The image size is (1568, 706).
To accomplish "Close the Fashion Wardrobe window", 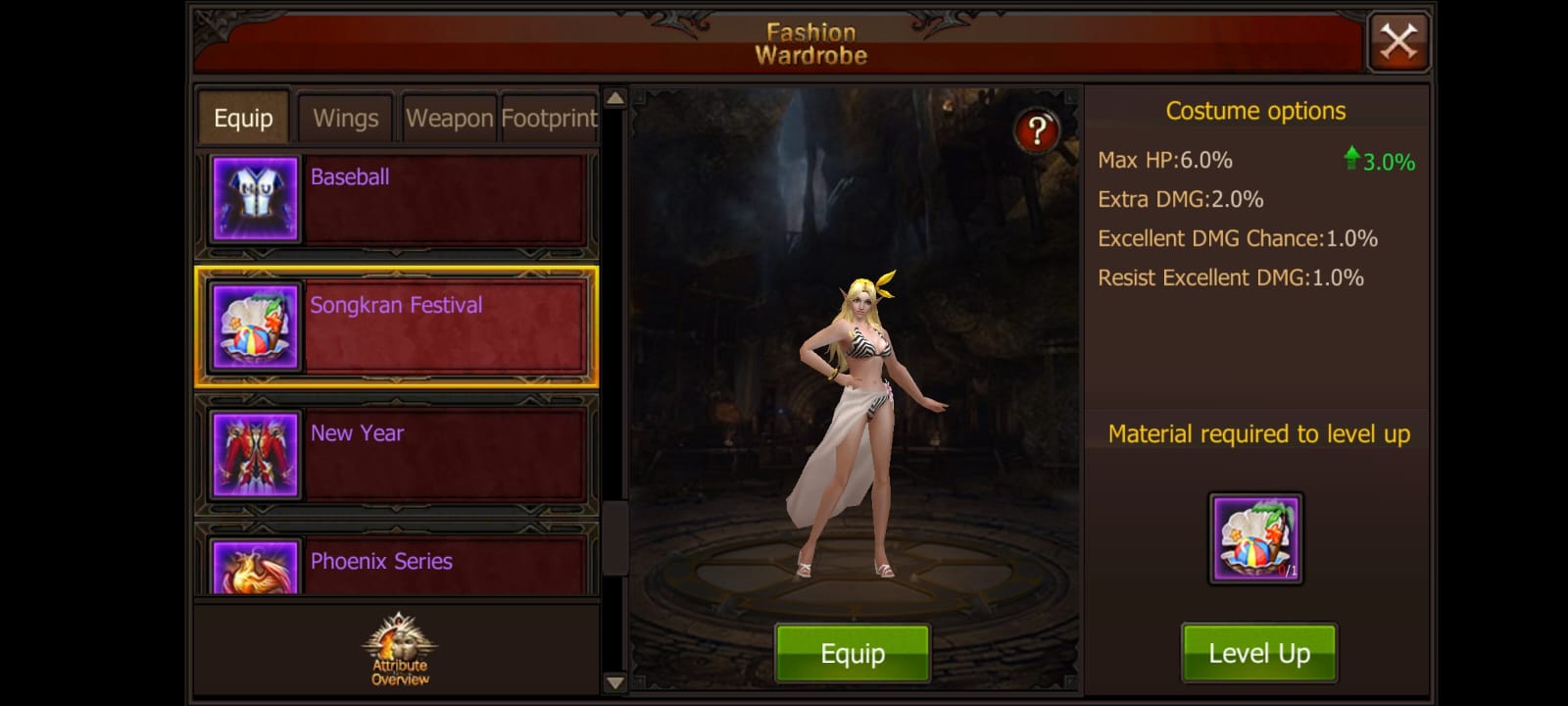I will [x=1397, y=42].
